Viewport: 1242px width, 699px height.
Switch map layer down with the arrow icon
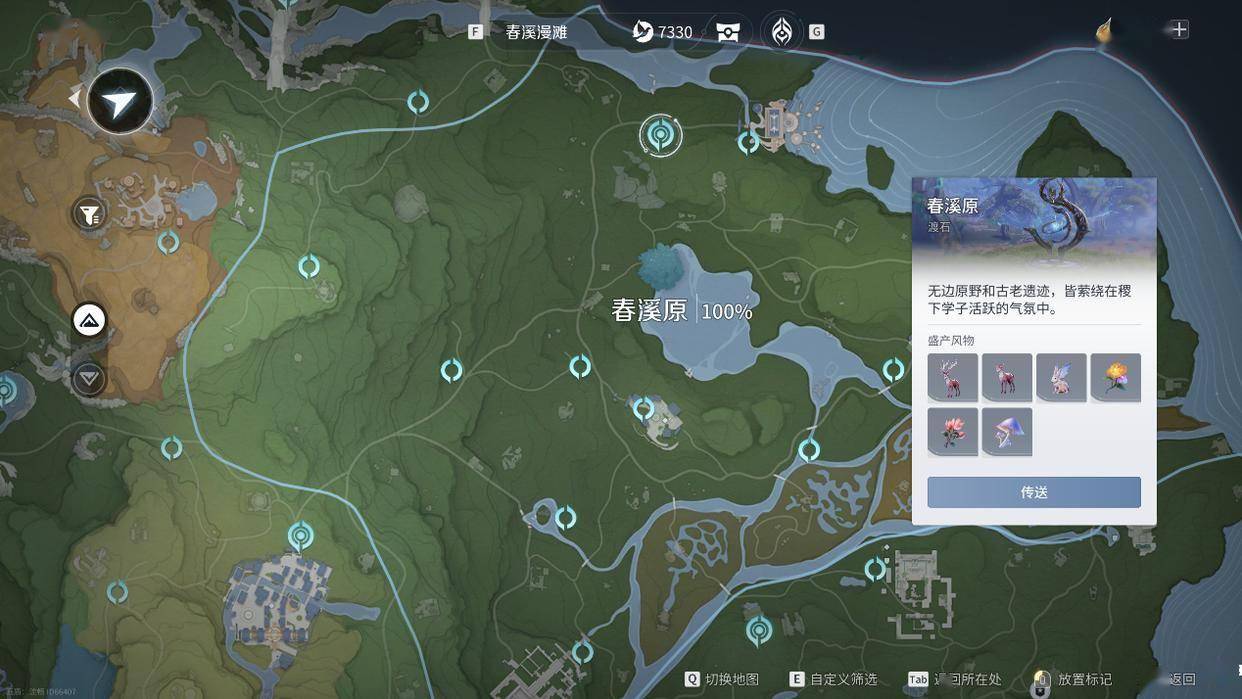coord(89,378)
